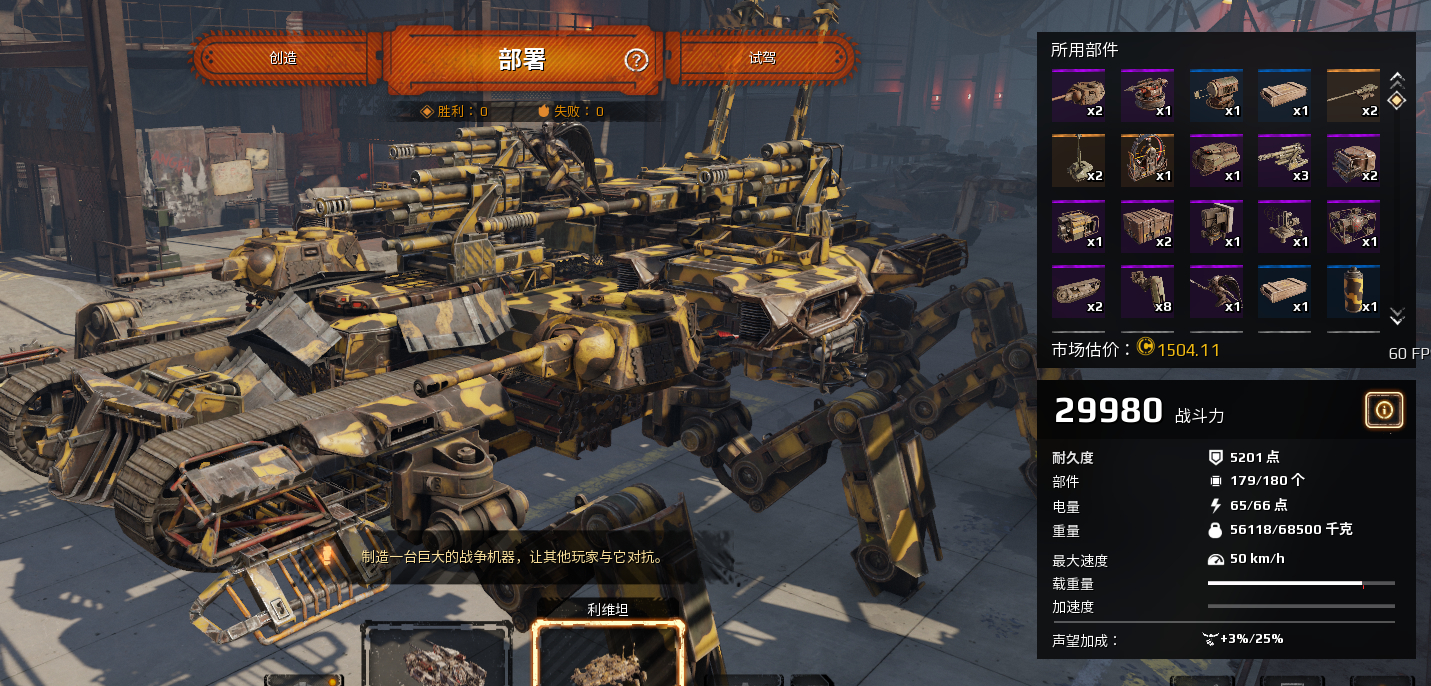
Task: Click the triple-barrel autocannon part x3
Action: [x=1284, y=160]
